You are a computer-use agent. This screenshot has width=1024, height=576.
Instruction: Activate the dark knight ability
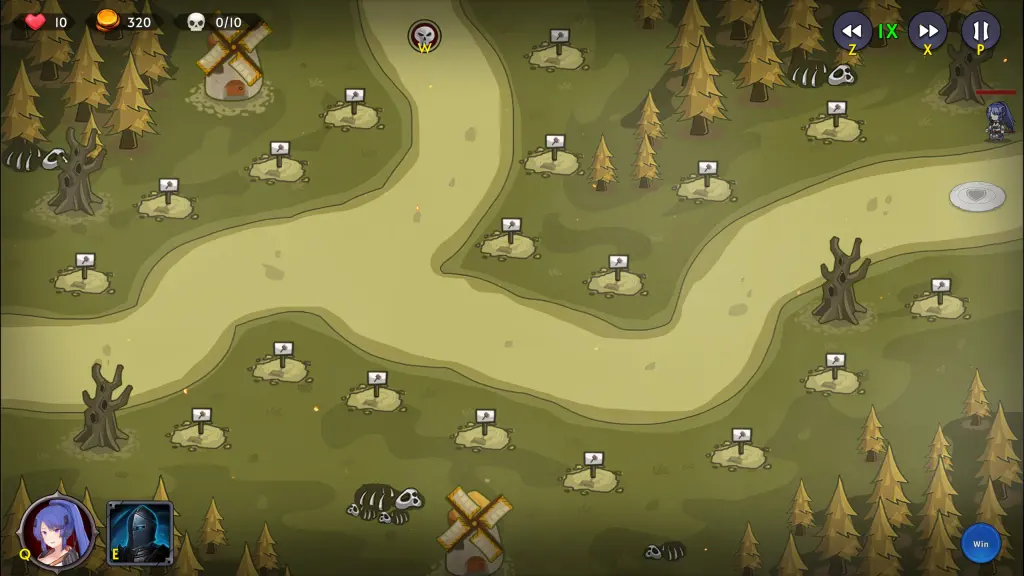pos(140,532)
